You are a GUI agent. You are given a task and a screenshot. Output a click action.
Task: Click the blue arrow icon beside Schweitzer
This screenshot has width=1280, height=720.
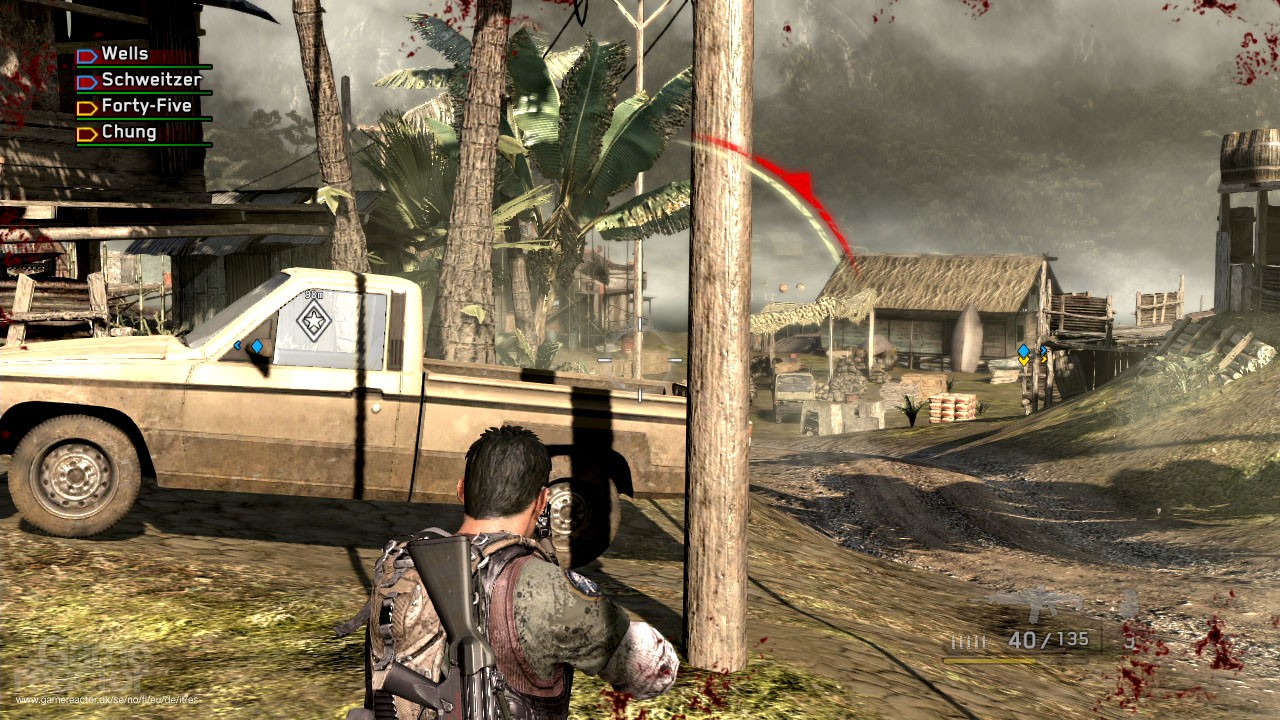click(x=87, y=82)
